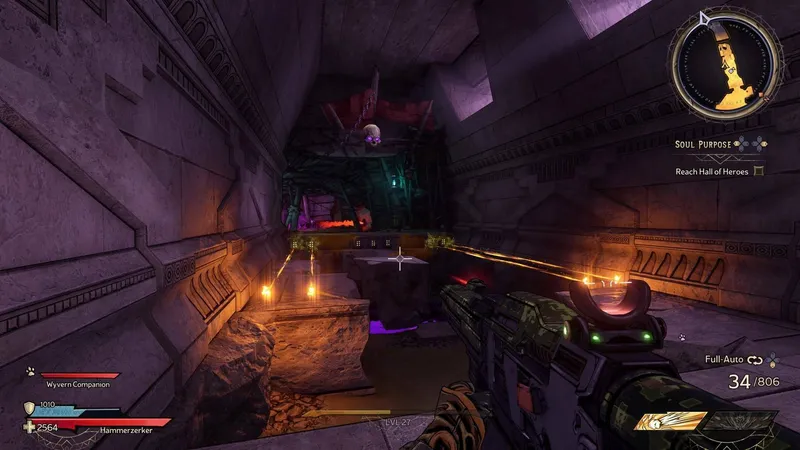
Task: Tick the Reach Hall of Heroes objective box
Action: coord(758,171)
